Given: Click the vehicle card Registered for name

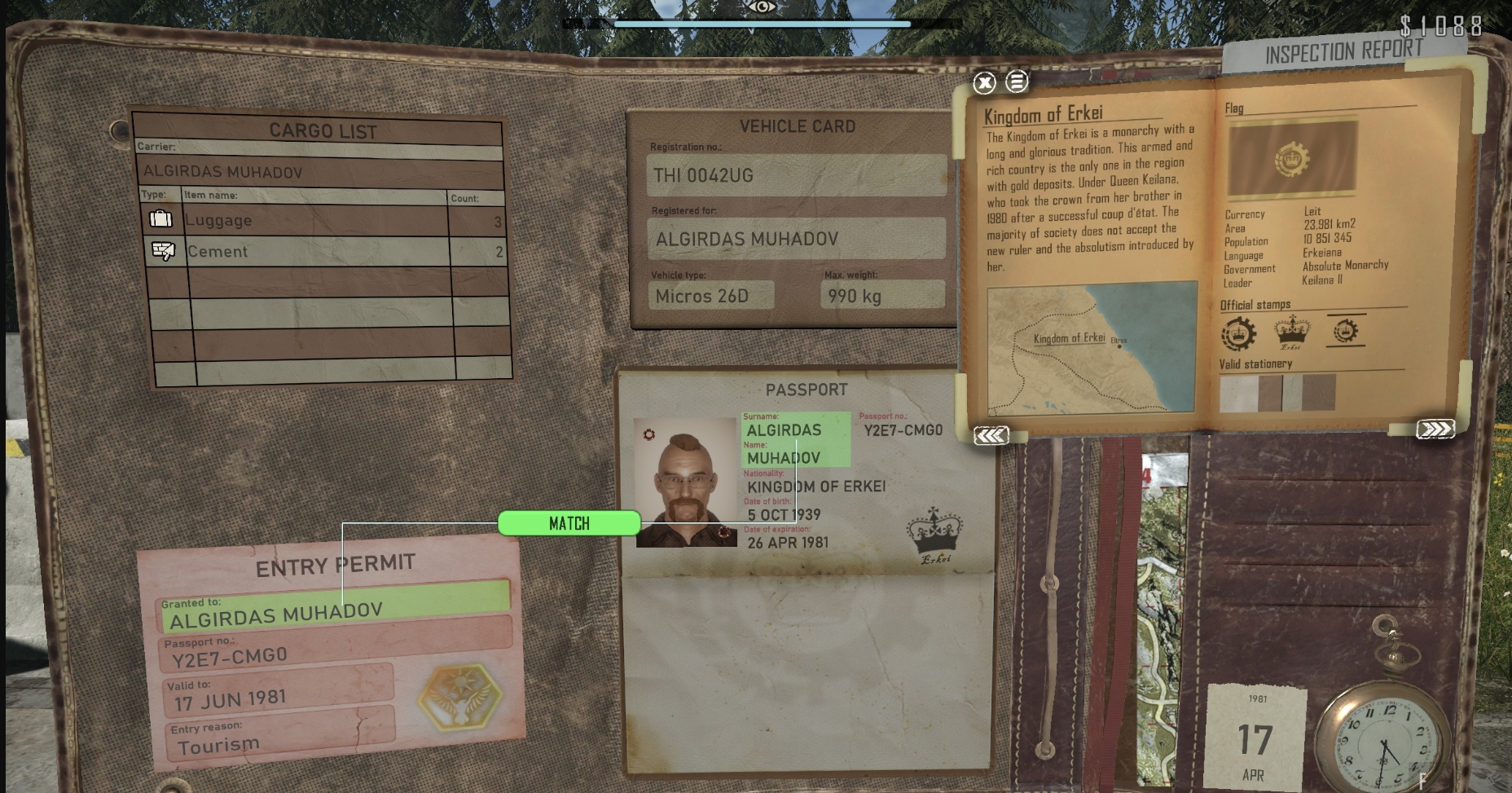Looking at the screenshot, I should click(x=795, y=239).
